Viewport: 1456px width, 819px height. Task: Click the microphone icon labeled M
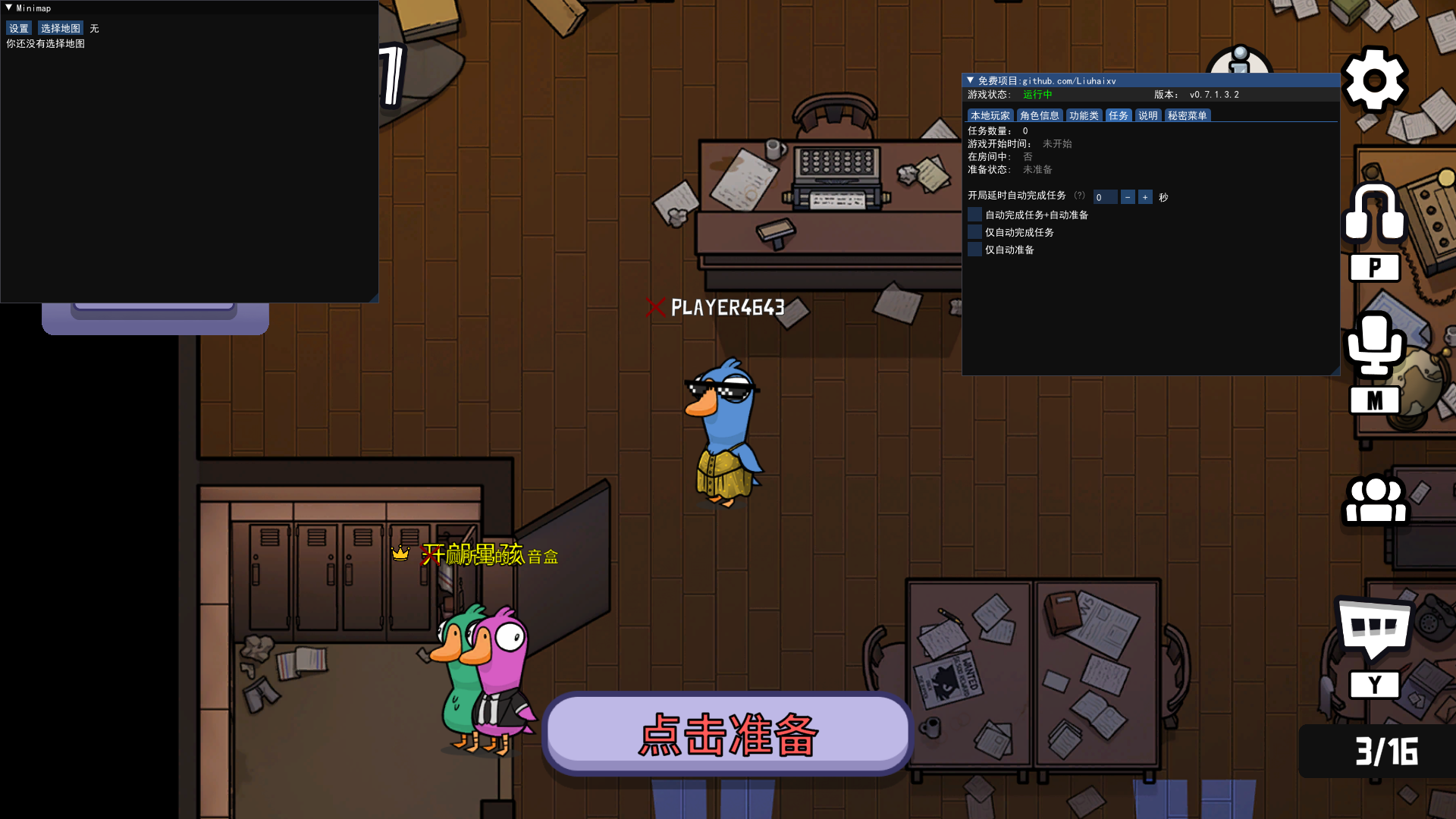click(1375, 345)
